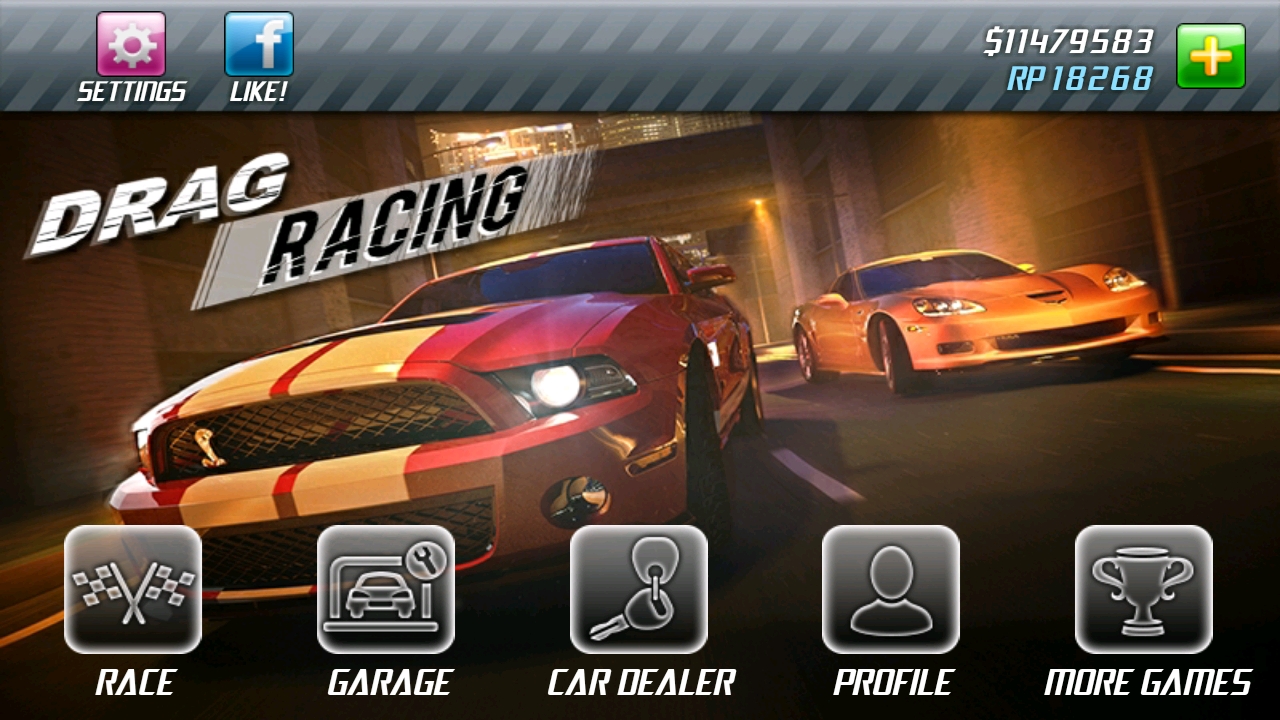Visit the Car Dealer
The height and width of the screenshot is (720, 1280).
point(639,590)
